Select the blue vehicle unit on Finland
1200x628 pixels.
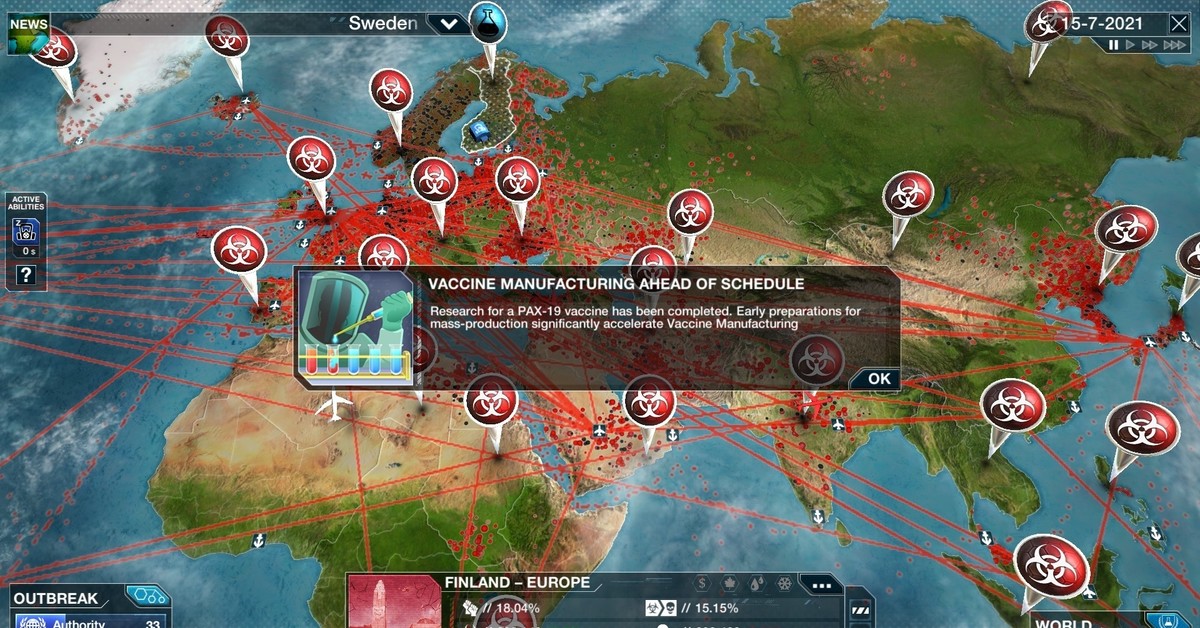481,131
